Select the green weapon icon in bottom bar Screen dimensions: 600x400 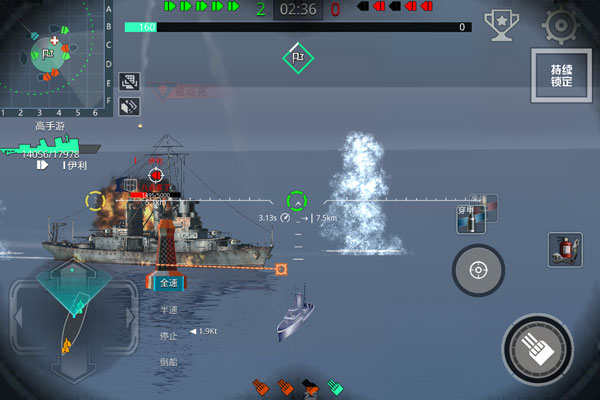[336, 386]
